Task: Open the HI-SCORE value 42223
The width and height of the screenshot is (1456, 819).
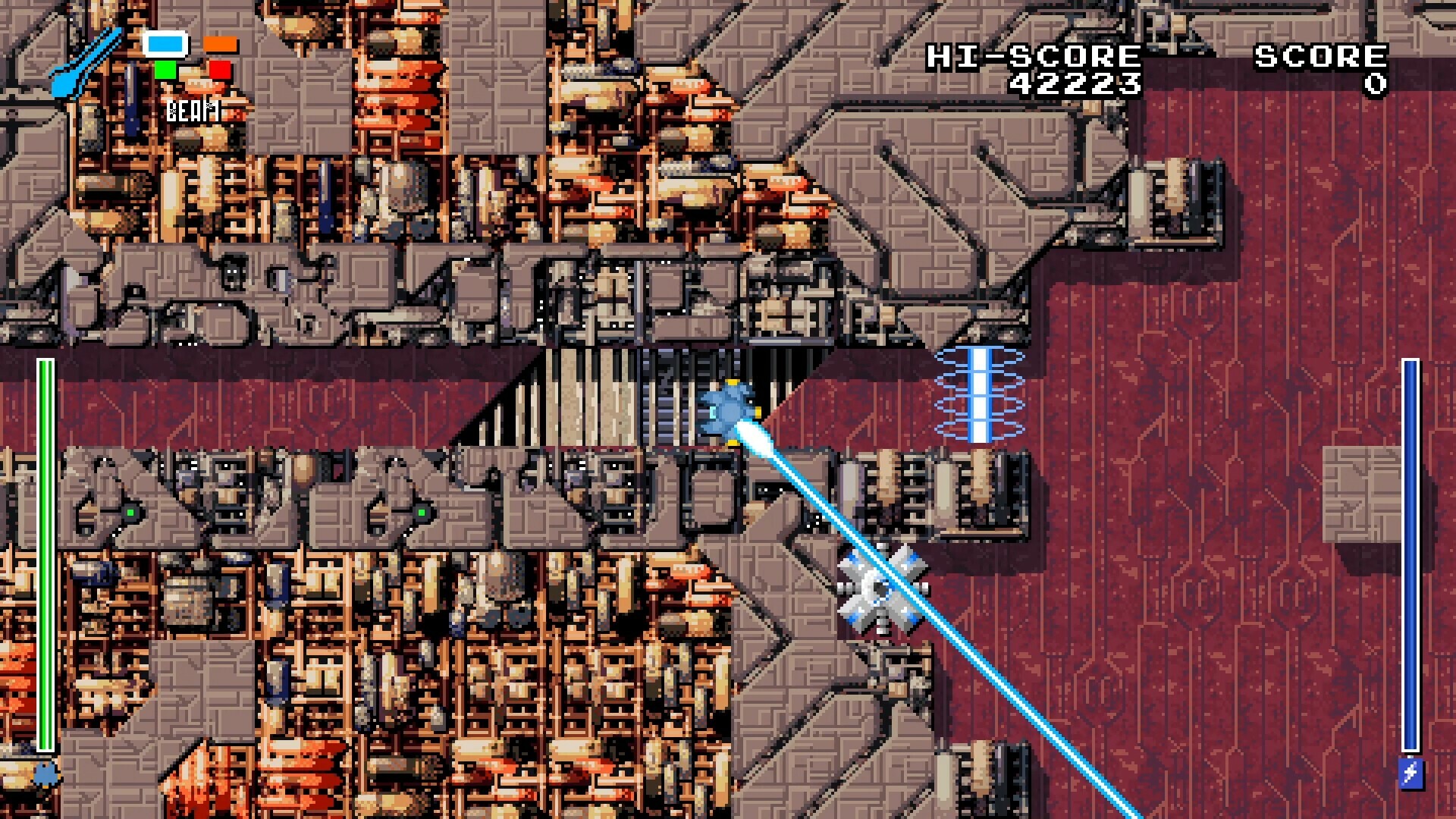Action: point(1078,83)
